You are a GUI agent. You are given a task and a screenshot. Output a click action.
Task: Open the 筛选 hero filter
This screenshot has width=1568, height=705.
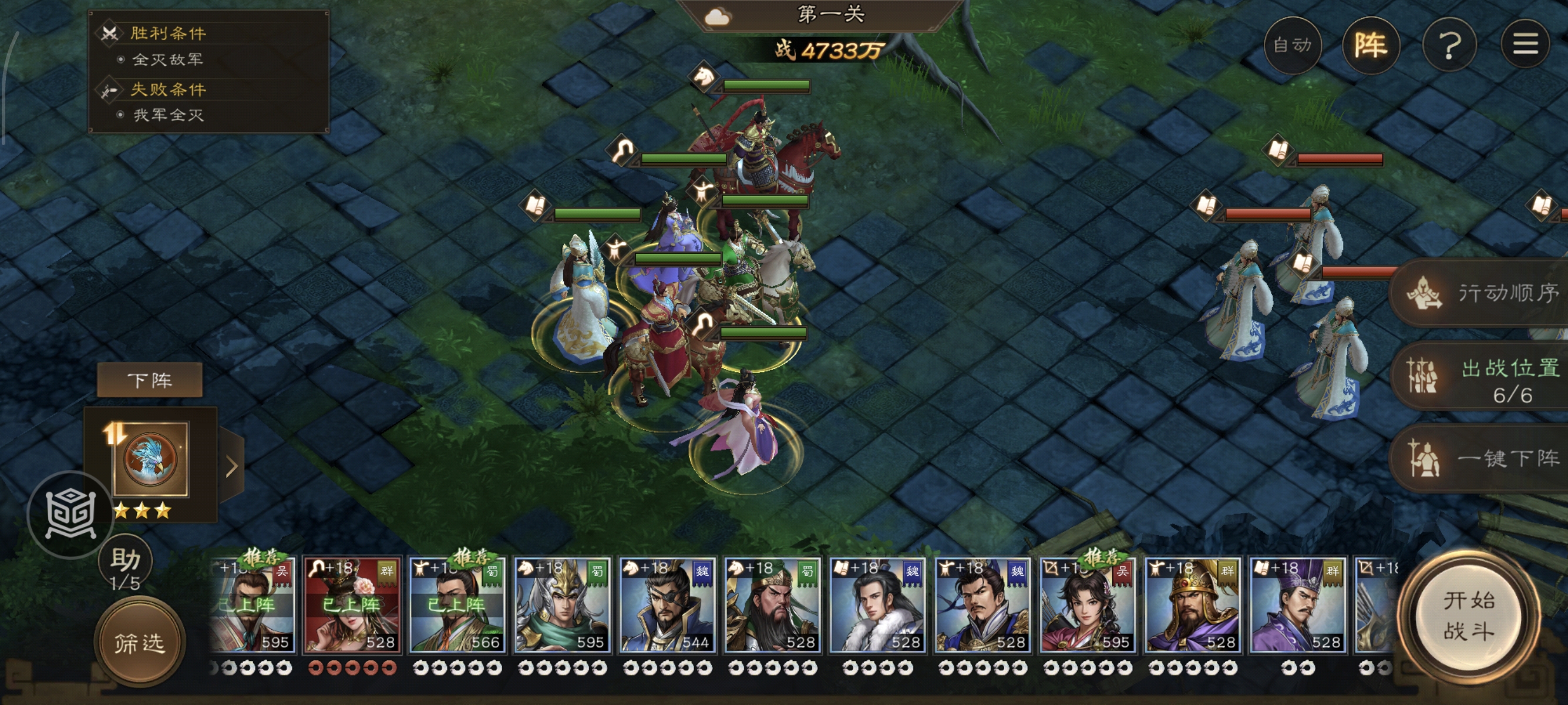coord(139,642)
